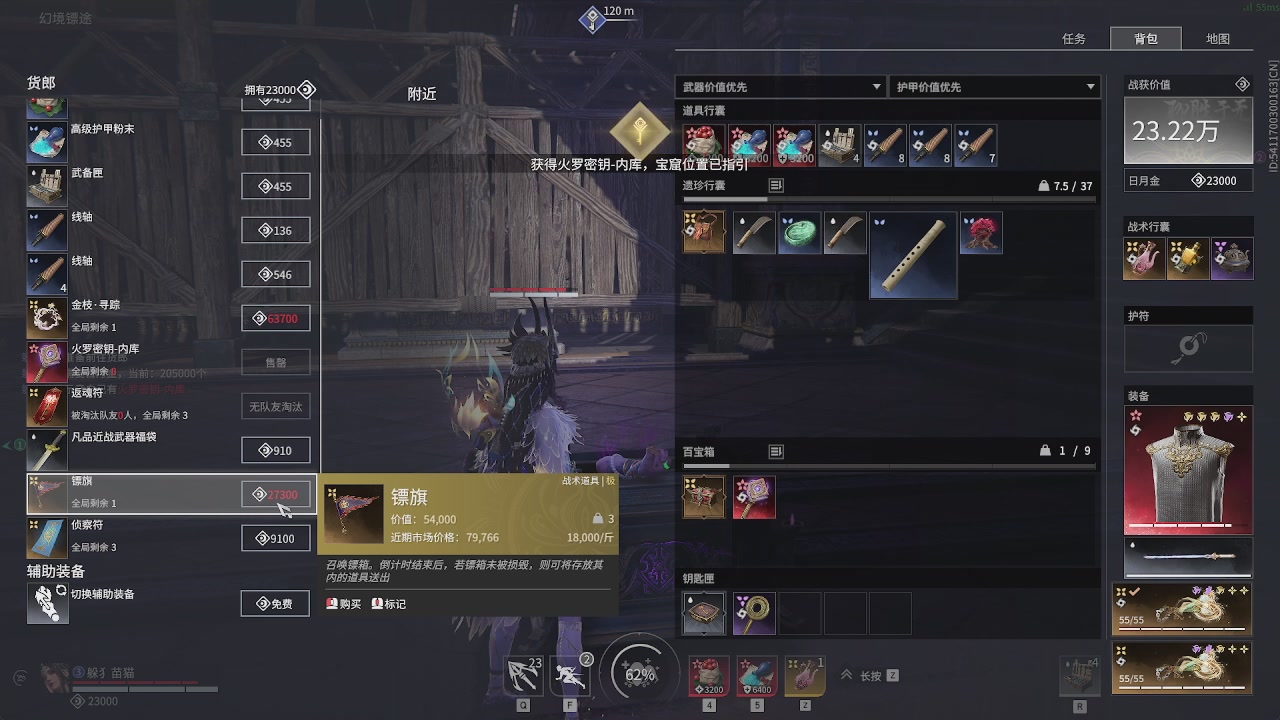Switch to the 地图 tab
This screenshot has height=720, width=1280.
point(1219,38)
